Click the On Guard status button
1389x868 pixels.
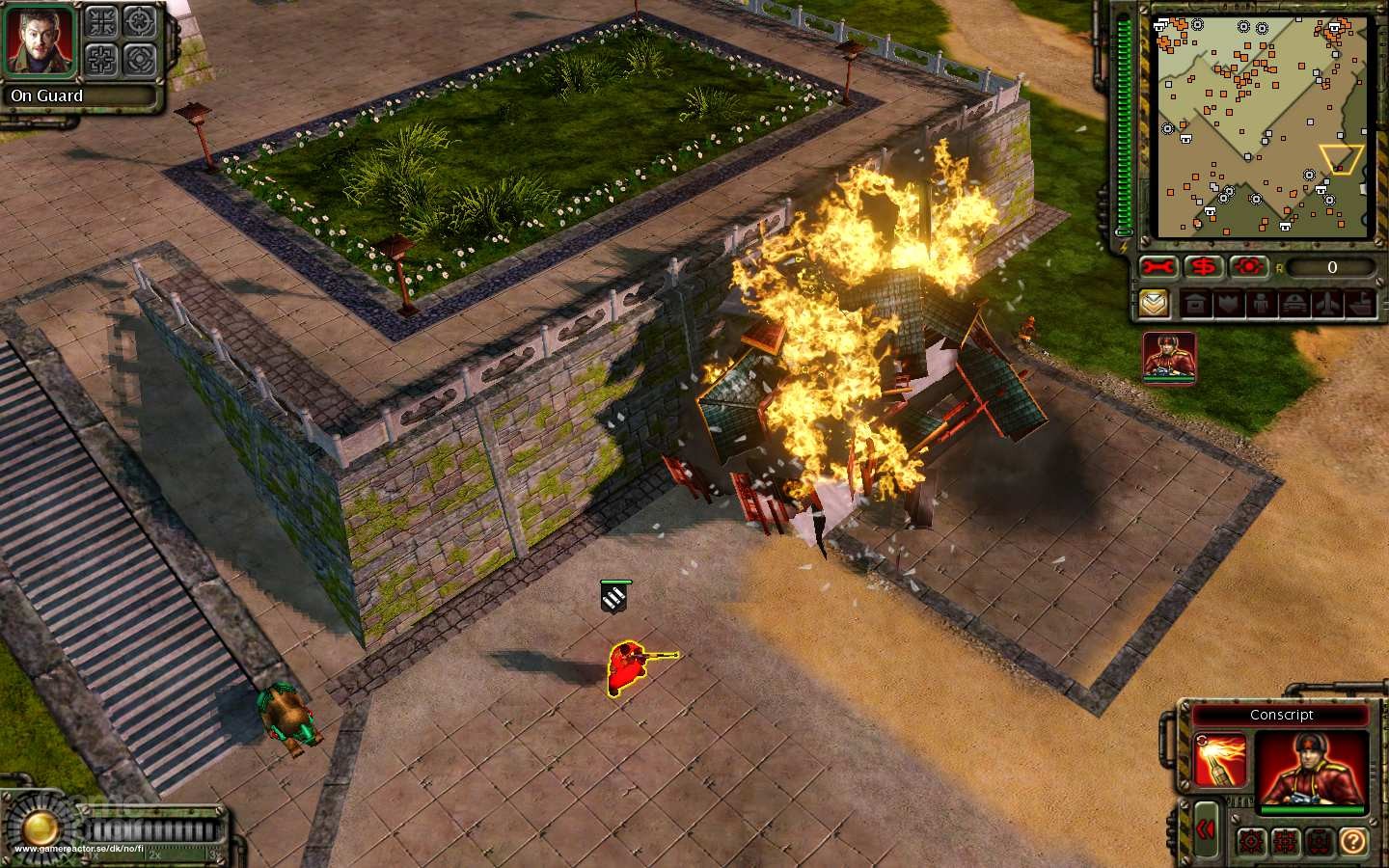pyautogui.click(x=46, y=96)
